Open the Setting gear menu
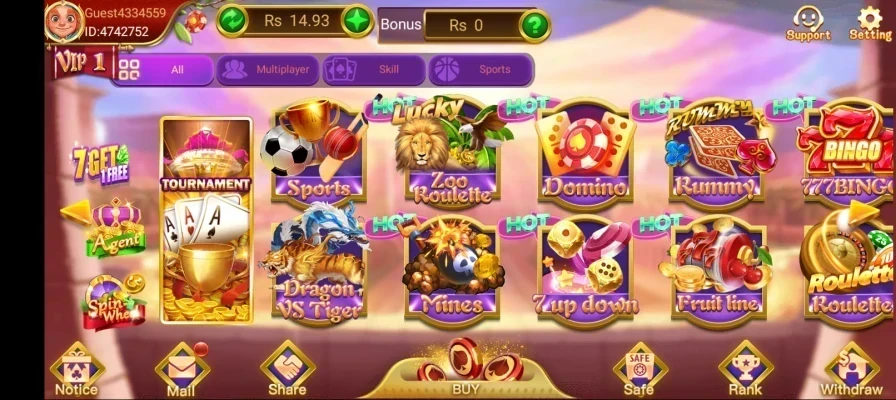Image resolution: width=896 pixels, height=400 pixels. (869, 22)
